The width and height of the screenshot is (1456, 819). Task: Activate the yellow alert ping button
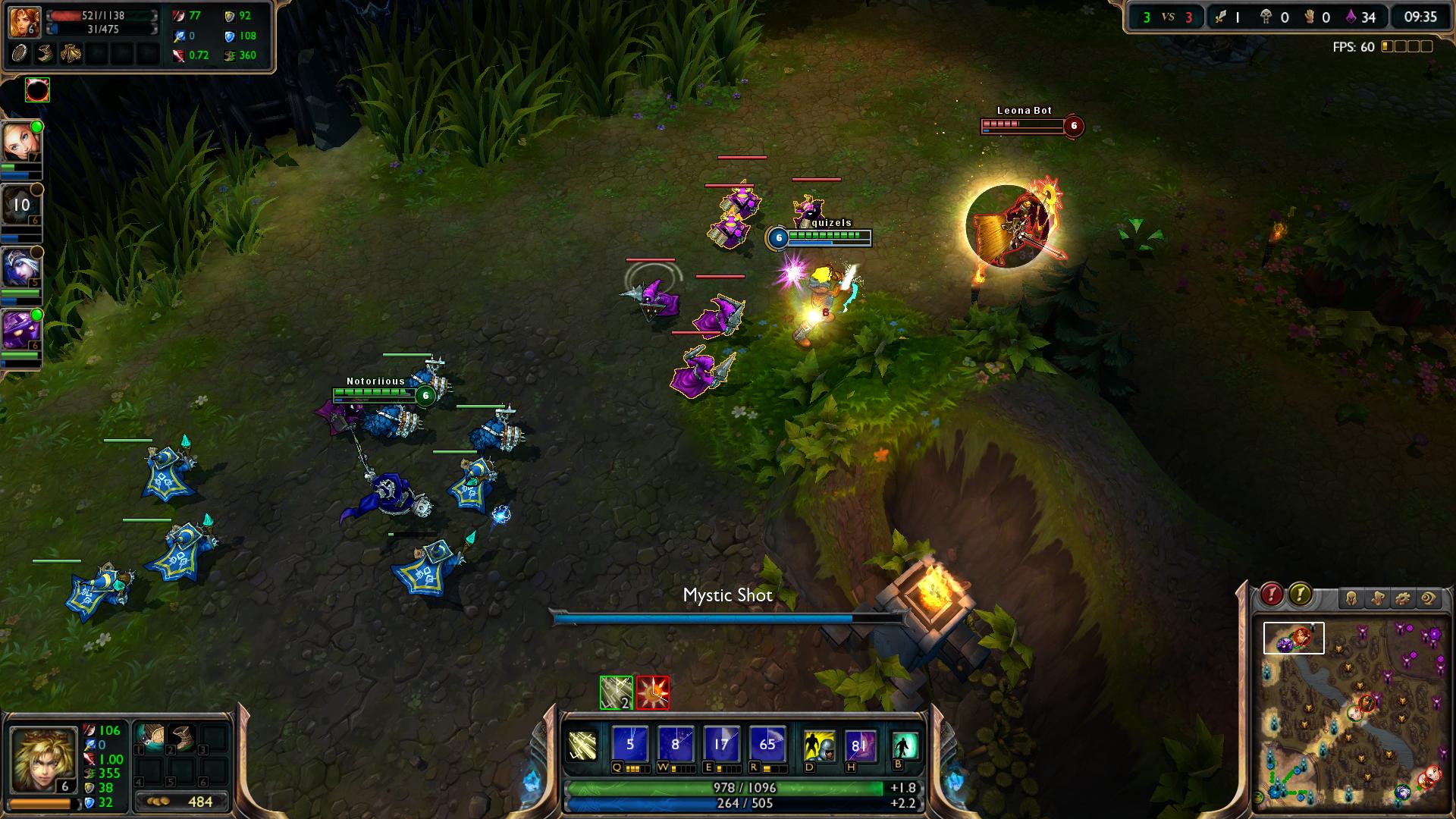[1300, 595]
